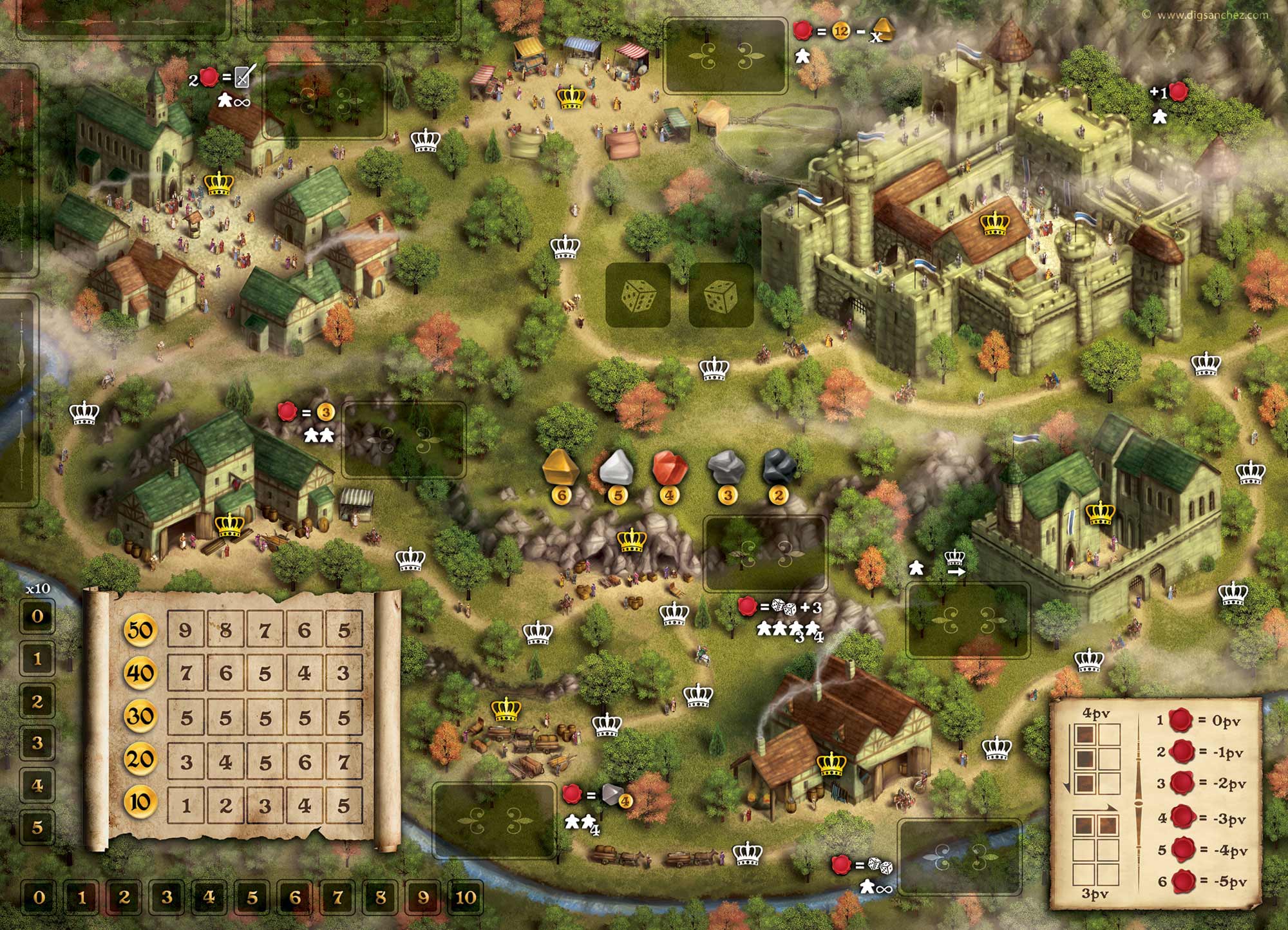Select the gold nugget resource worth 6
This screenshot has width=1288, height=930.
(562, 468)
